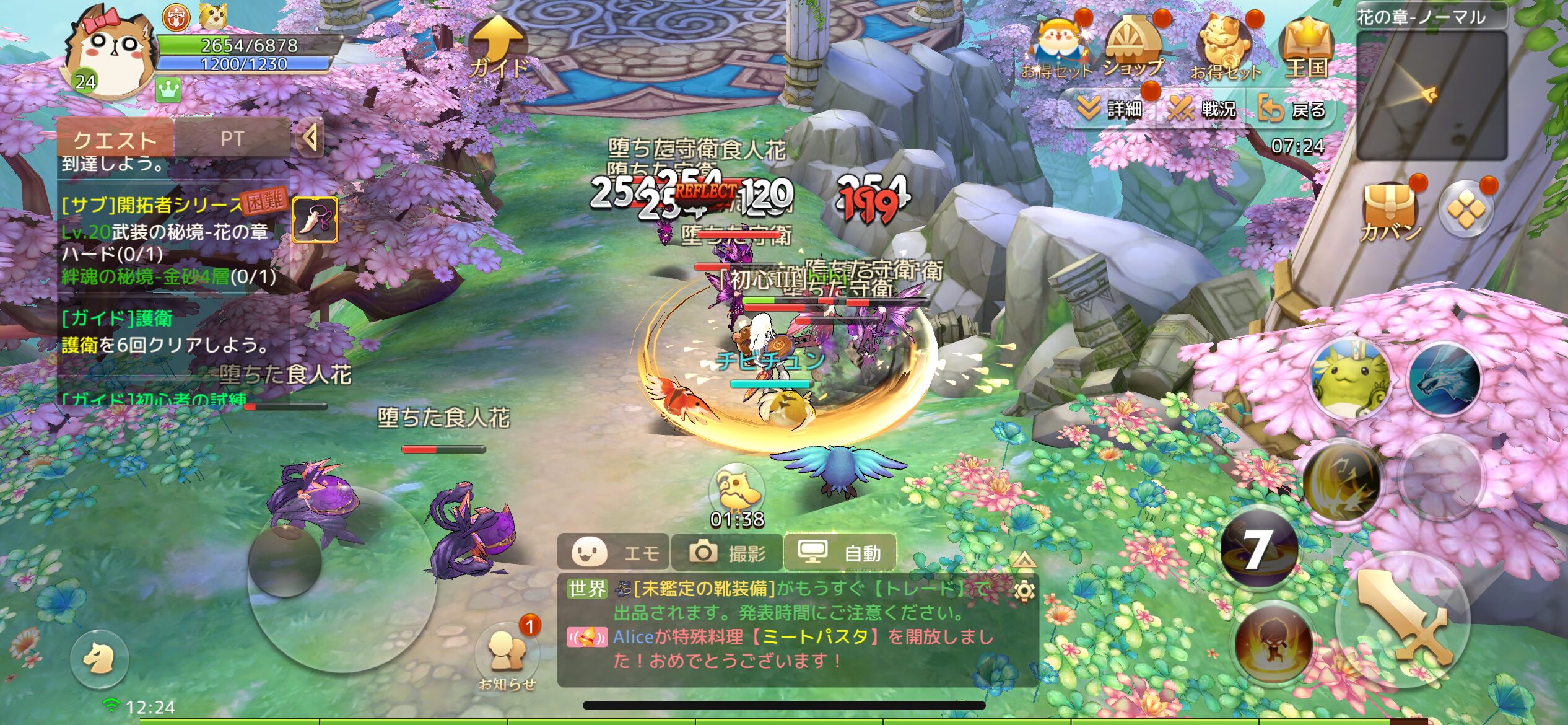Summon the yellow crowned pet skill
Image resolution: width=1568 pixels, height=725 pixels.
[1350, 379]
